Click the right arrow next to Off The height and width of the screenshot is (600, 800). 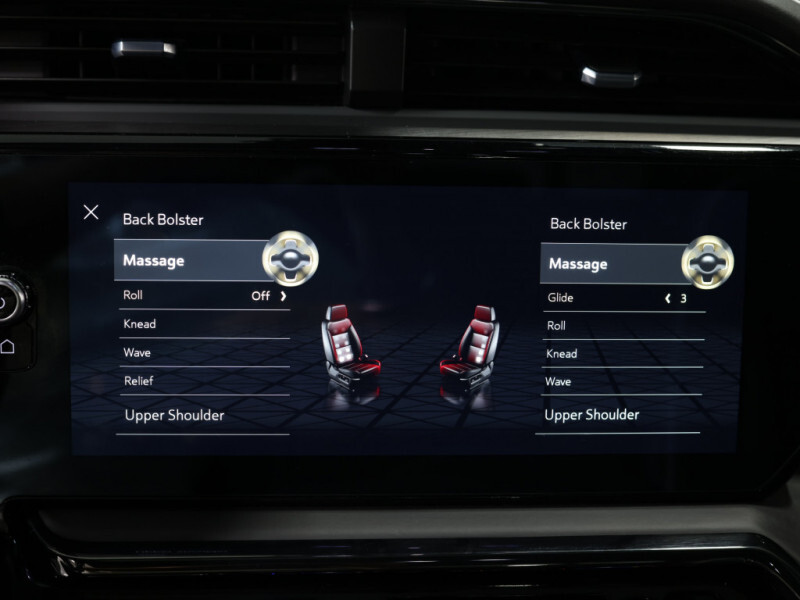[283, 296]
